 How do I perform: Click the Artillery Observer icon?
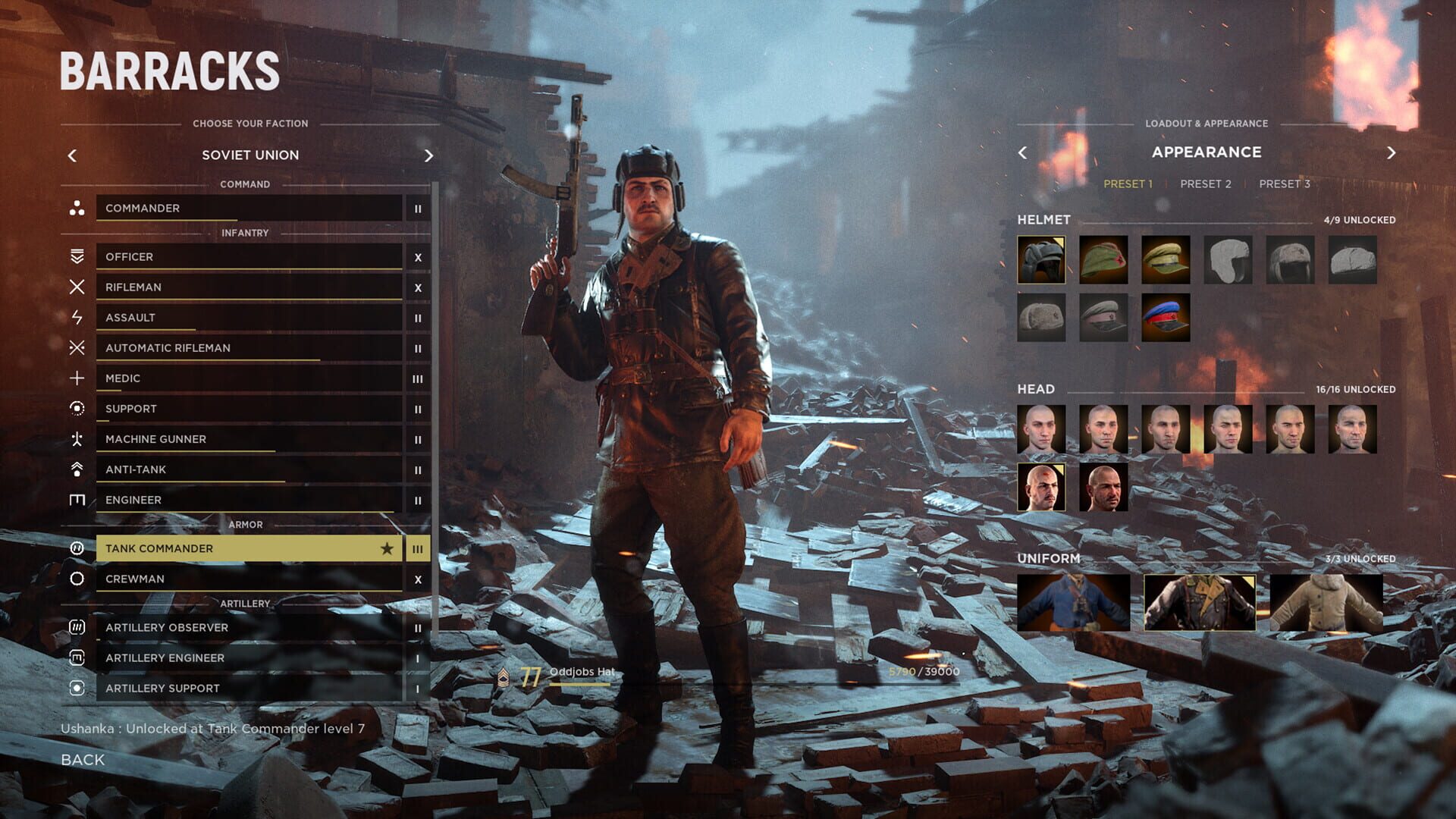[76, 627]
